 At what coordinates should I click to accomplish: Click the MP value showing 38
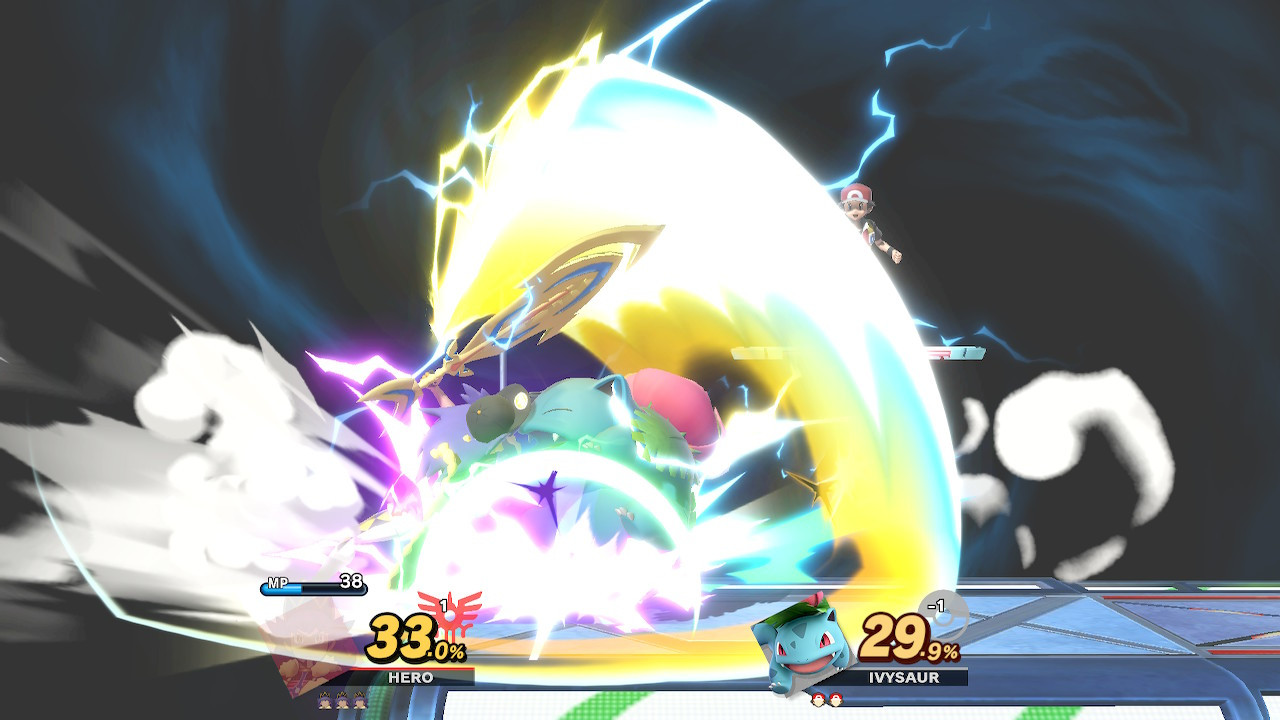coord(351,581)
